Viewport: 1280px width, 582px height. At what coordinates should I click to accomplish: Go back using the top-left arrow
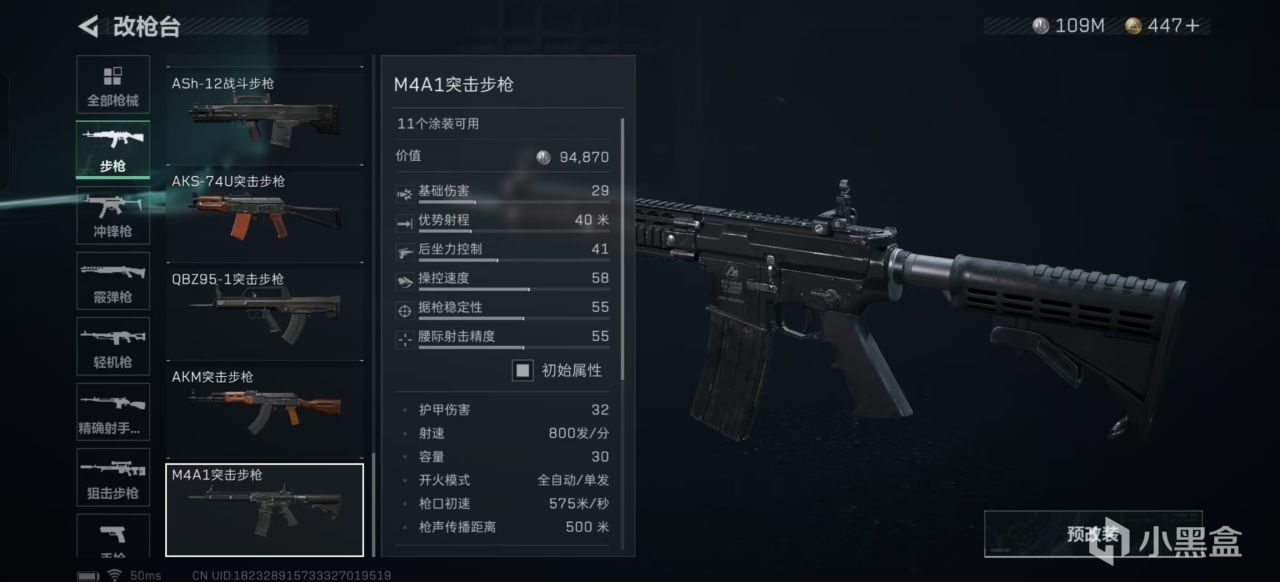click(x=89, y=26)
